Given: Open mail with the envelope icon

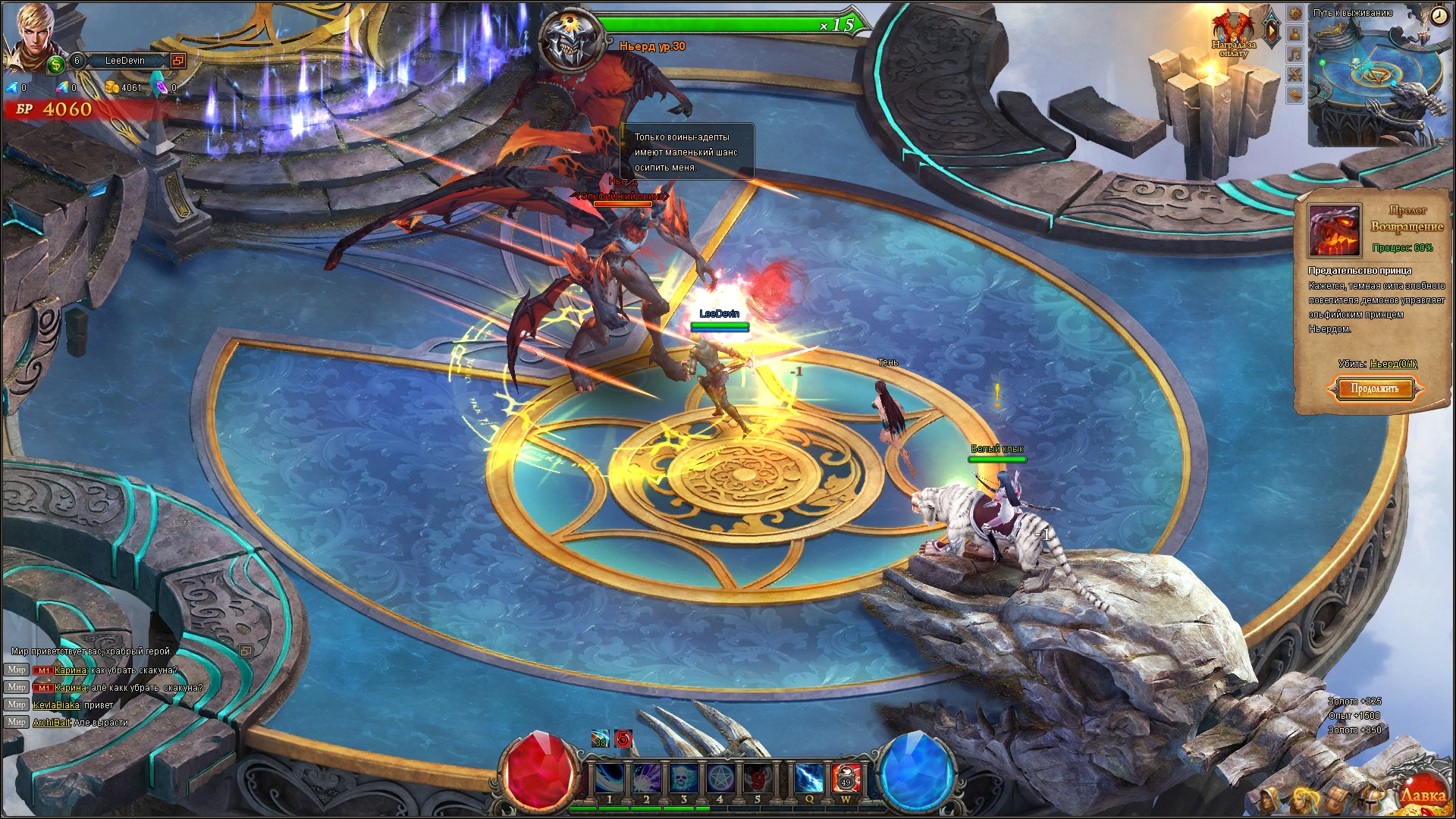Looking at the screenshot, I should (x=1294, y=95).
